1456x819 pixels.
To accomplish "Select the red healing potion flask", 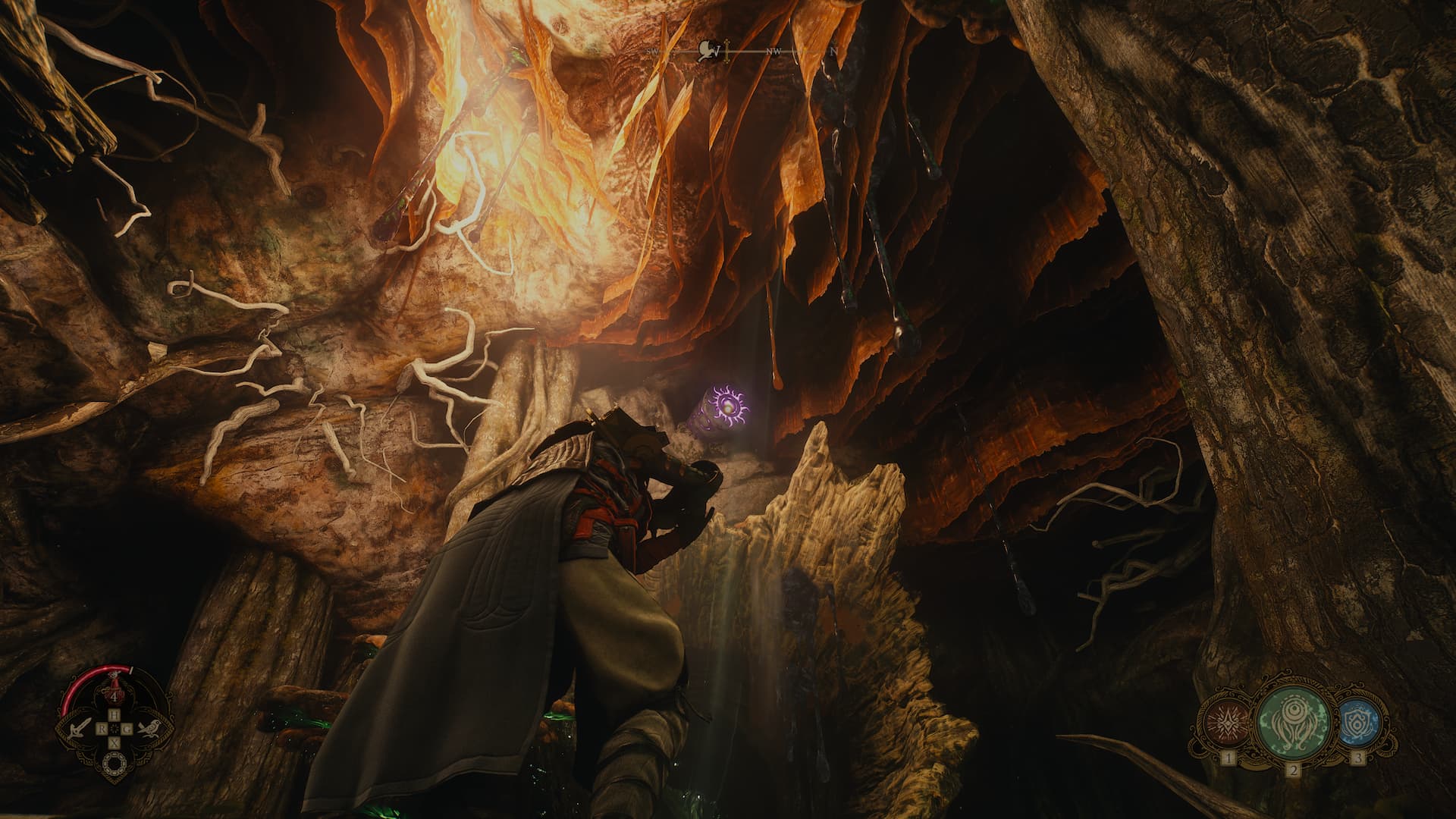I will [x=114, y=684].
